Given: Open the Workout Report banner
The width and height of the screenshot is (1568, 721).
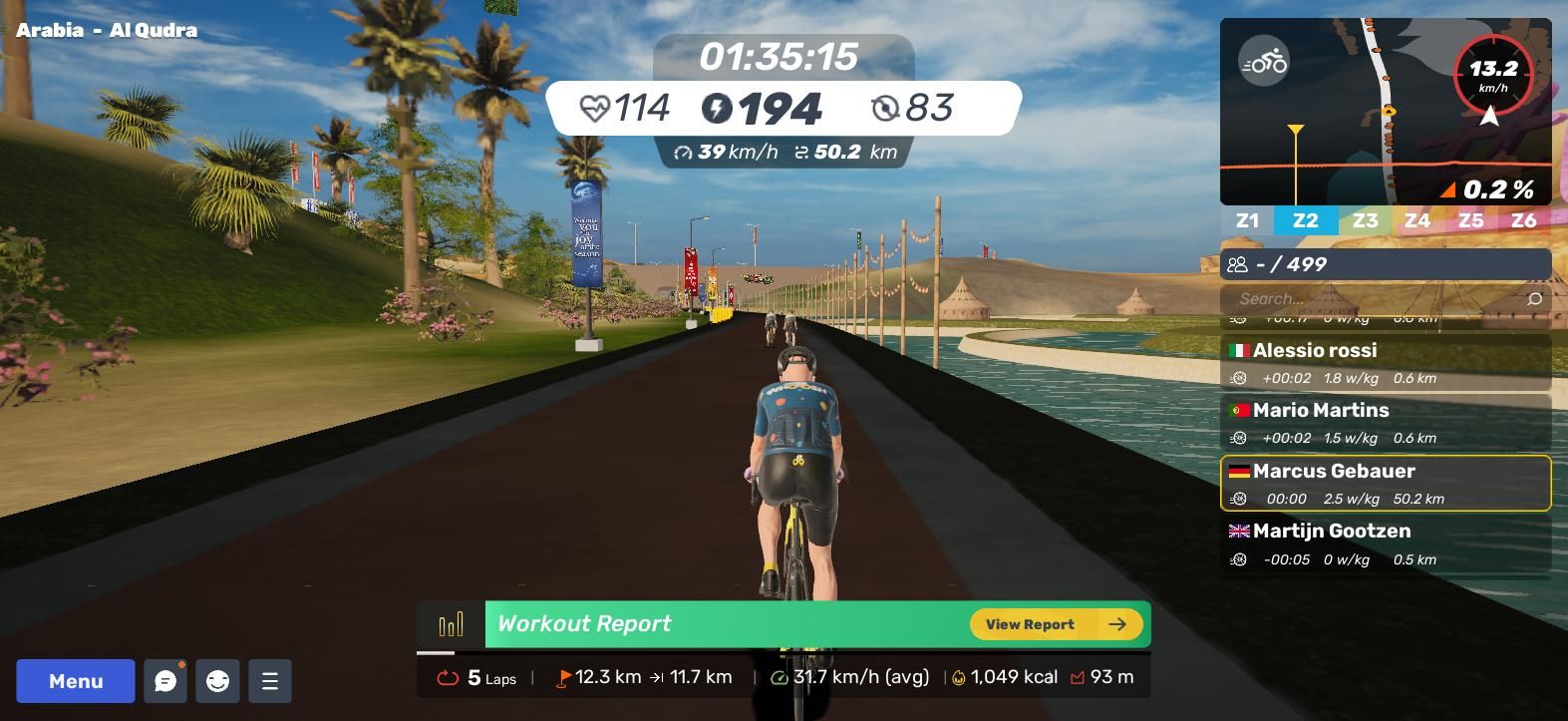Looking at the screenshot, I should point(698,624).
